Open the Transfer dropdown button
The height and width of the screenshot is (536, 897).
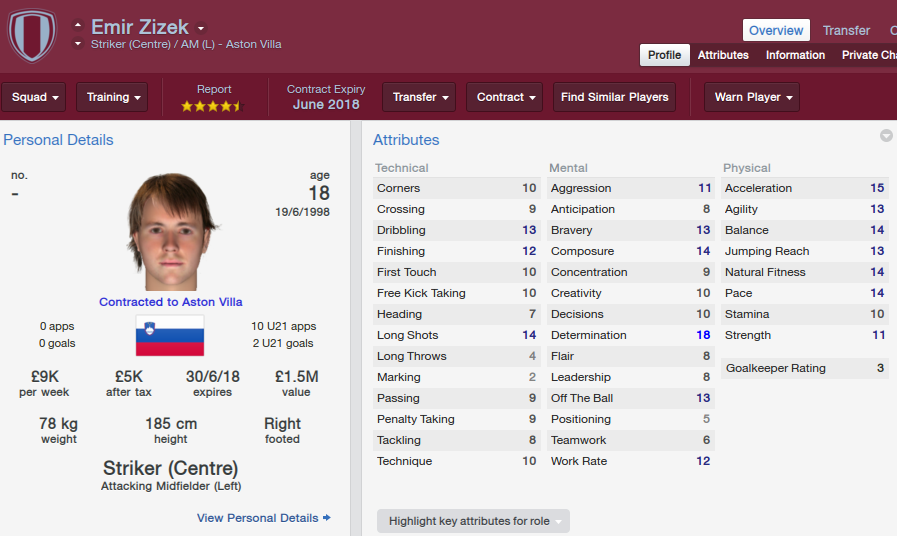tap(419, 97)
